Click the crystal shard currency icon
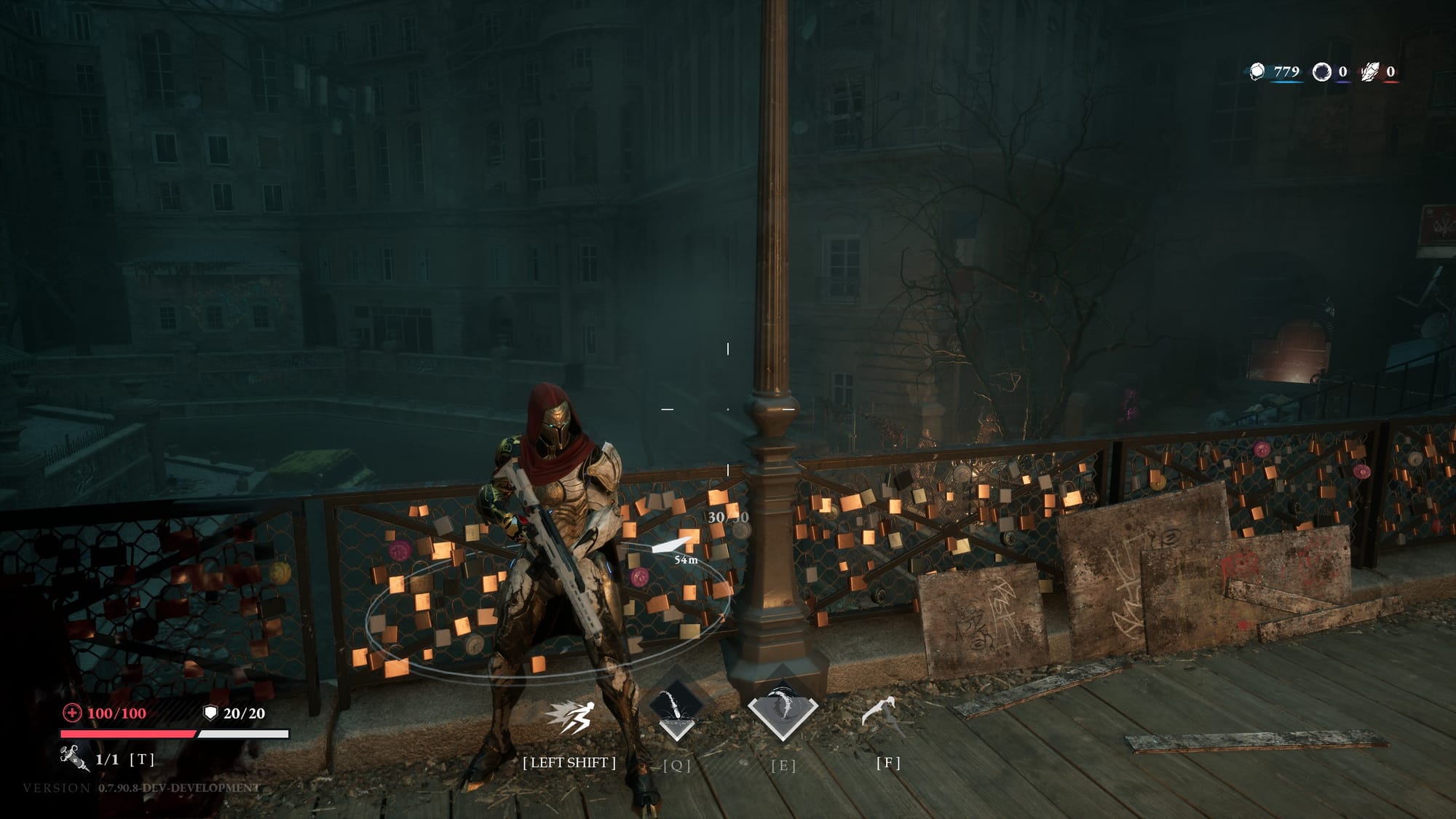Image resolution: width=1456 pixels, height=819 pixels. coord(1370,71)
